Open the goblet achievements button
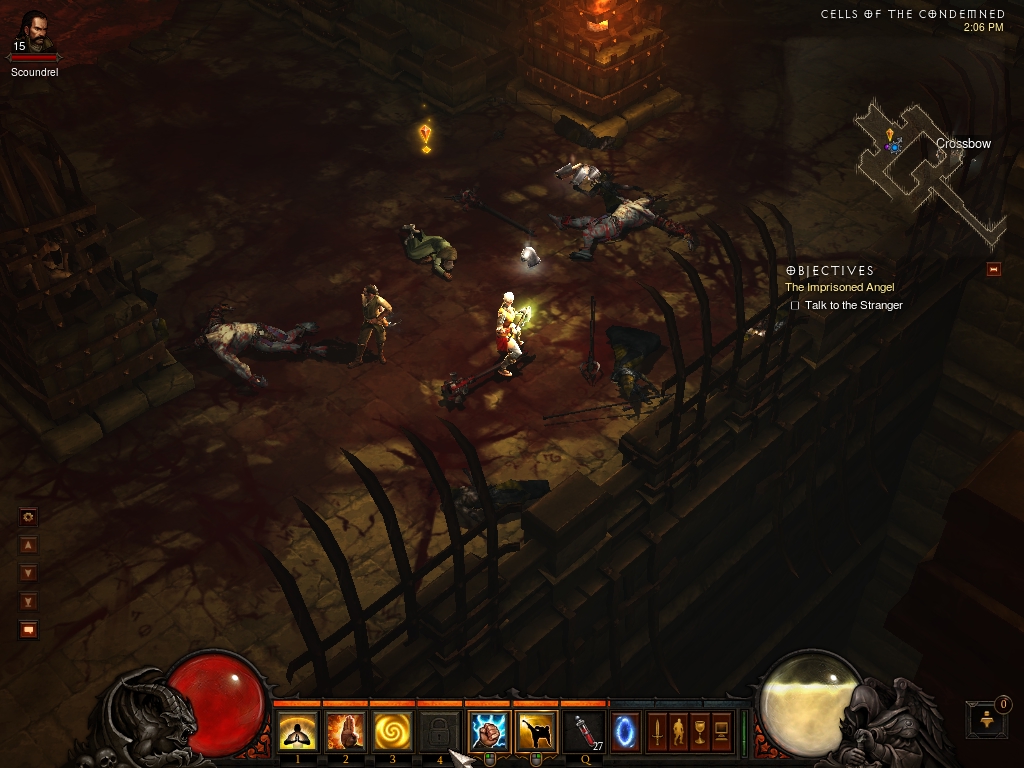Viewport: 1024px width, 768px height. pyautogui.click(x=700, y=732)
